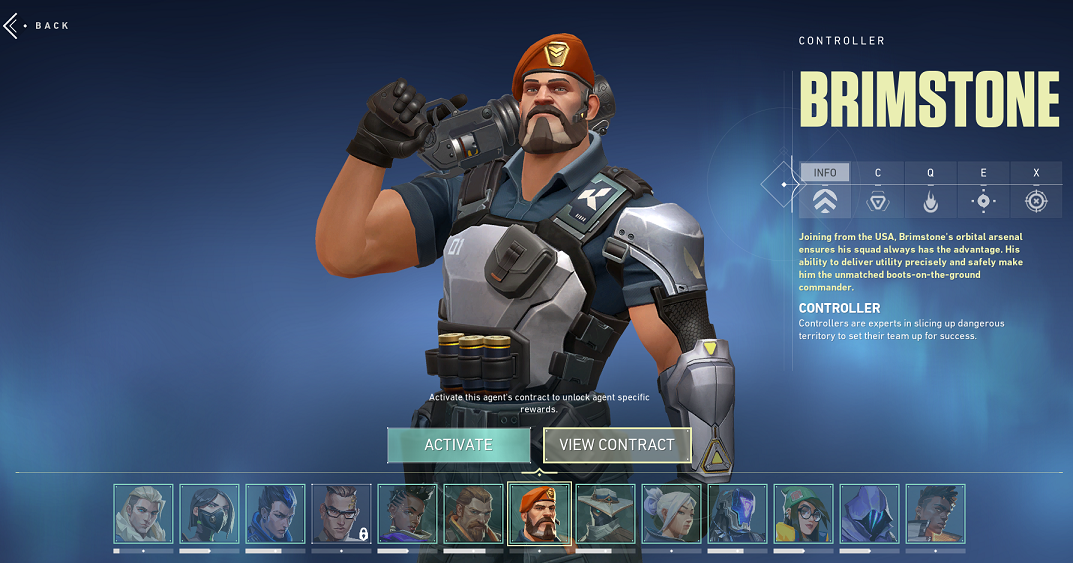
Task: Choose Cypher with the white hat
Action: click(x=605, y=513)
